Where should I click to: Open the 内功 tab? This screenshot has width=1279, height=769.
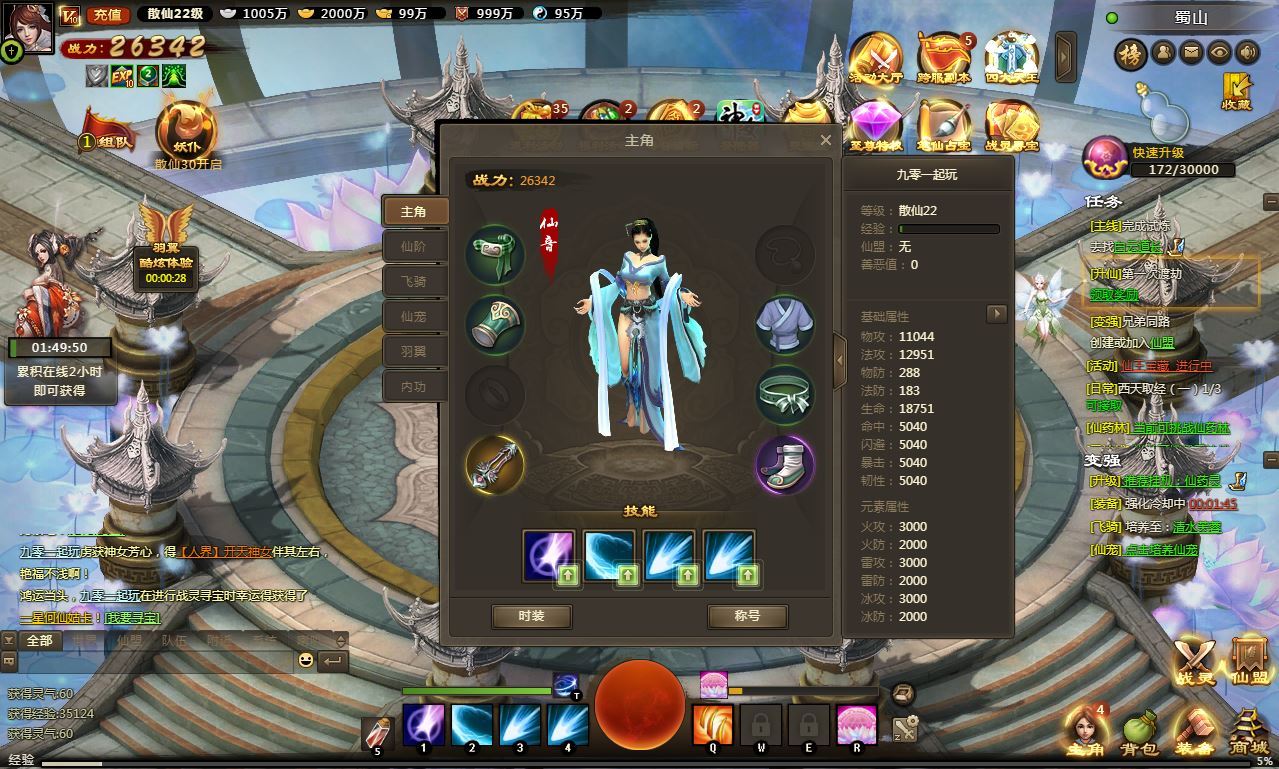point(413,386)
